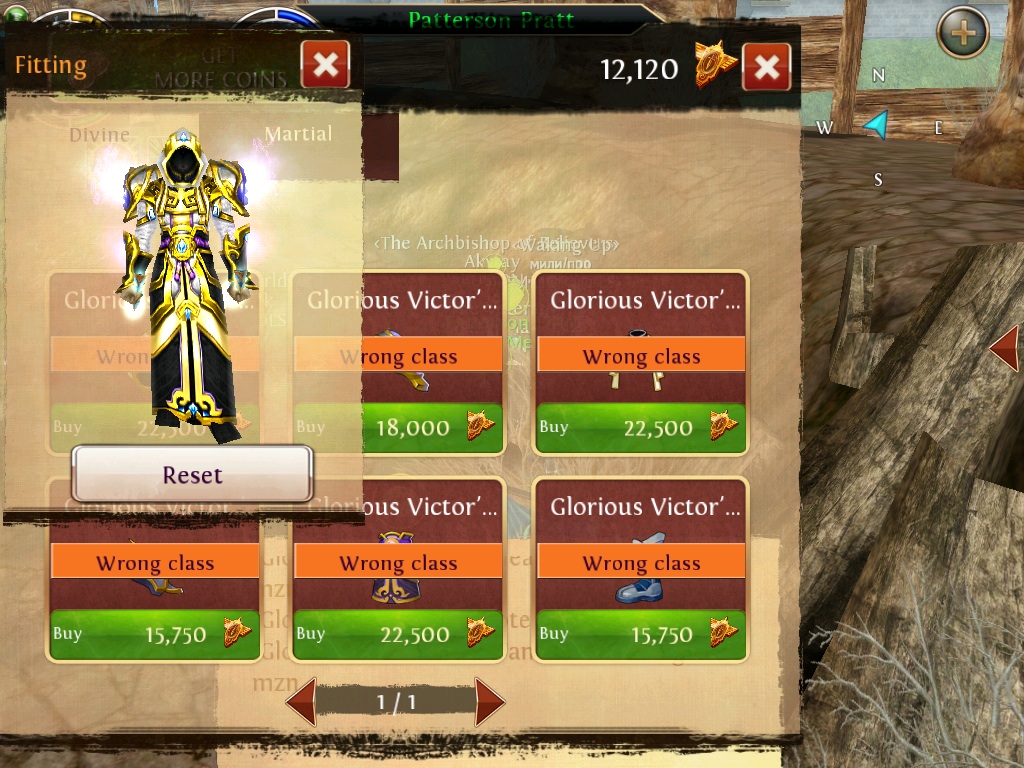This screenshot has height=768, width=1024.
Task: Go to the previous shop page
Action: [x=302, y=701]
